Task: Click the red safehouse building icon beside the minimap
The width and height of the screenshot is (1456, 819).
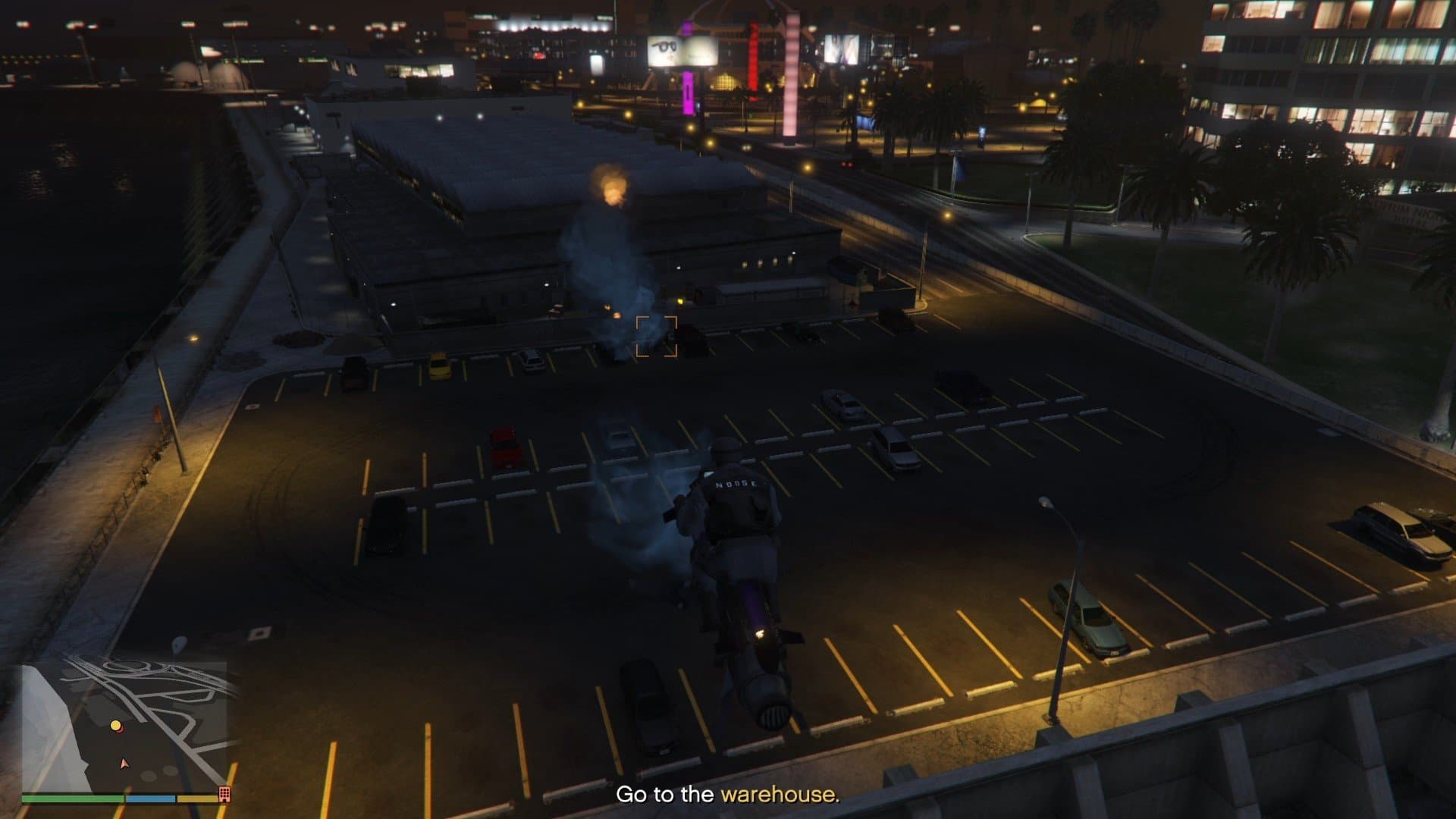Action: 224,795
